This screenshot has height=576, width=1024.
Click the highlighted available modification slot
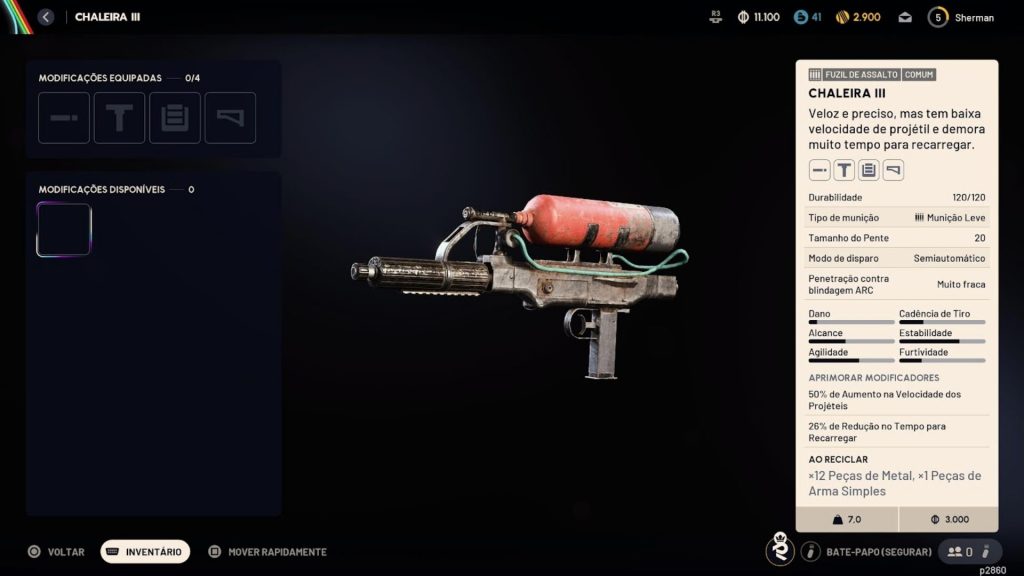(64, 230)
